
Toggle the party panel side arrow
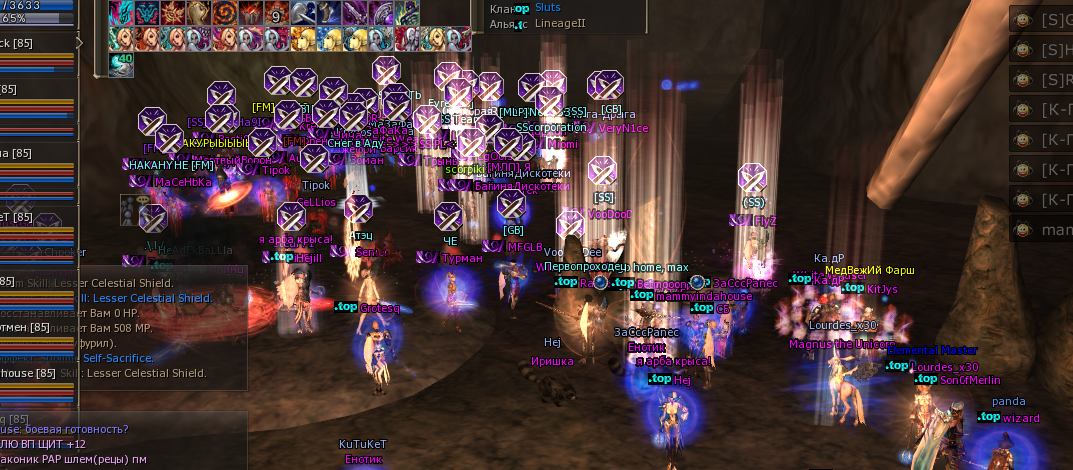pos(80,42)
